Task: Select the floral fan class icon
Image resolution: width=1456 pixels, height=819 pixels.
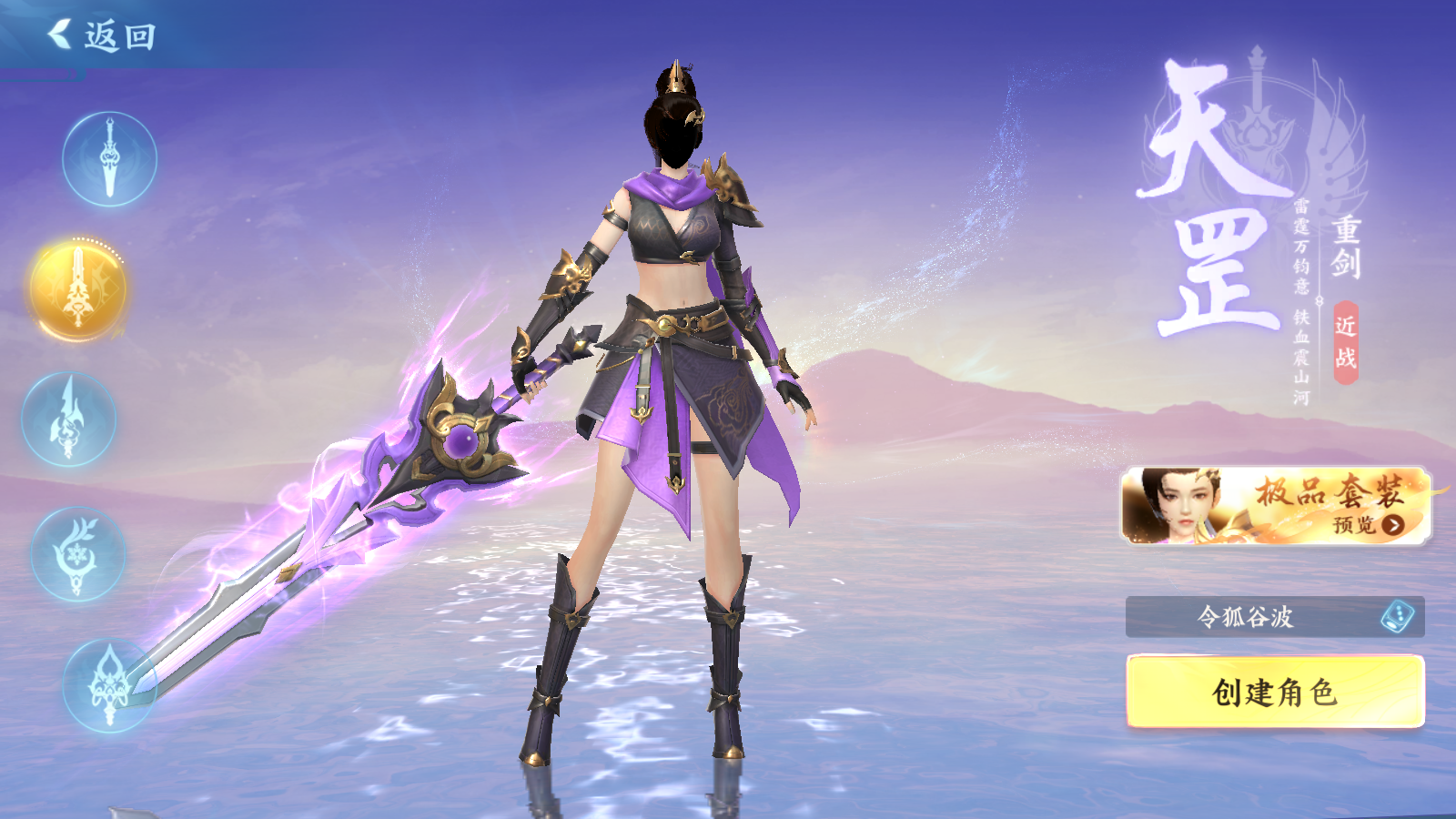Action: point(77,554)
